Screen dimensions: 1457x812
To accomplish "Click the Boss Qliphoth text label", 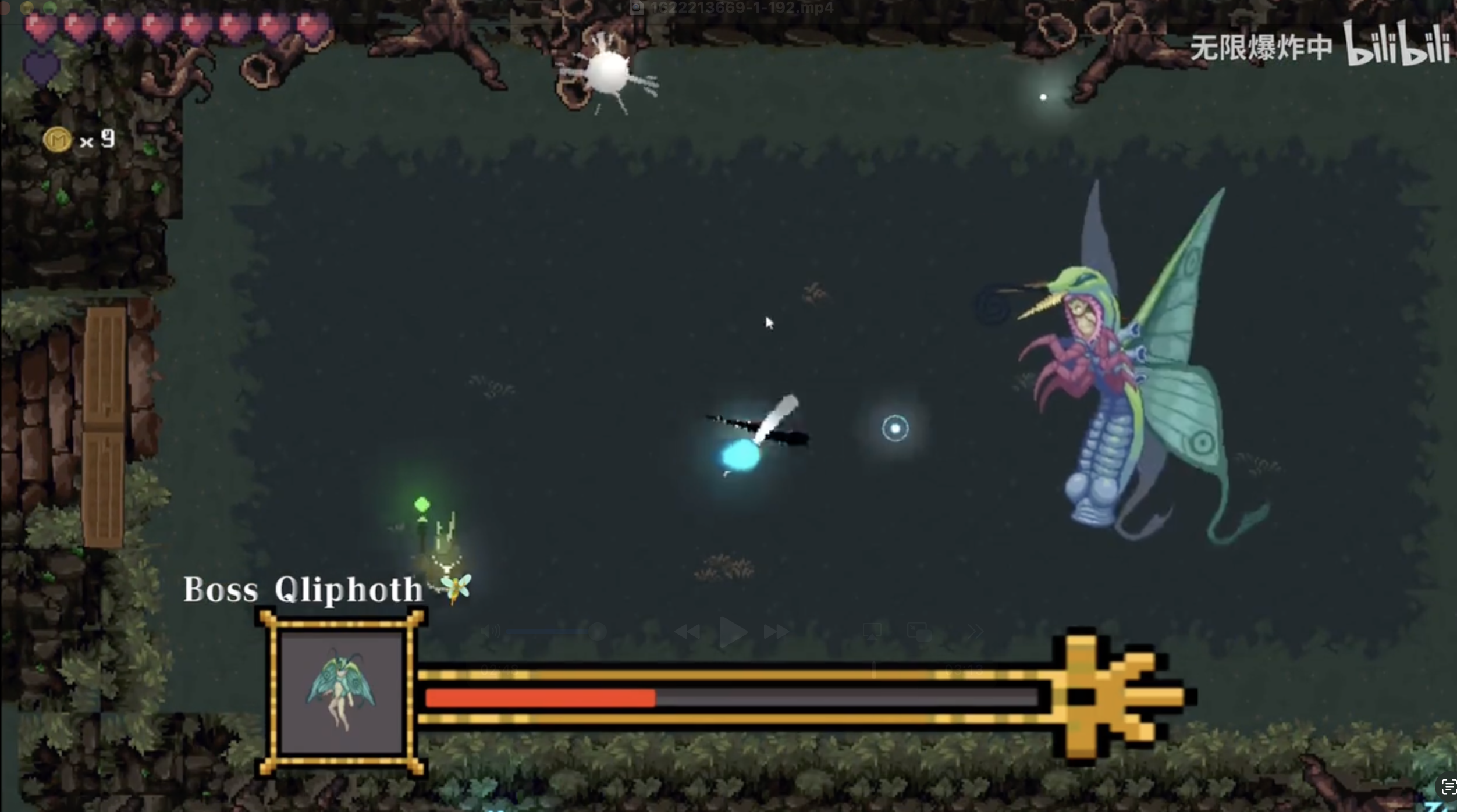I will (x=303, y=589).
